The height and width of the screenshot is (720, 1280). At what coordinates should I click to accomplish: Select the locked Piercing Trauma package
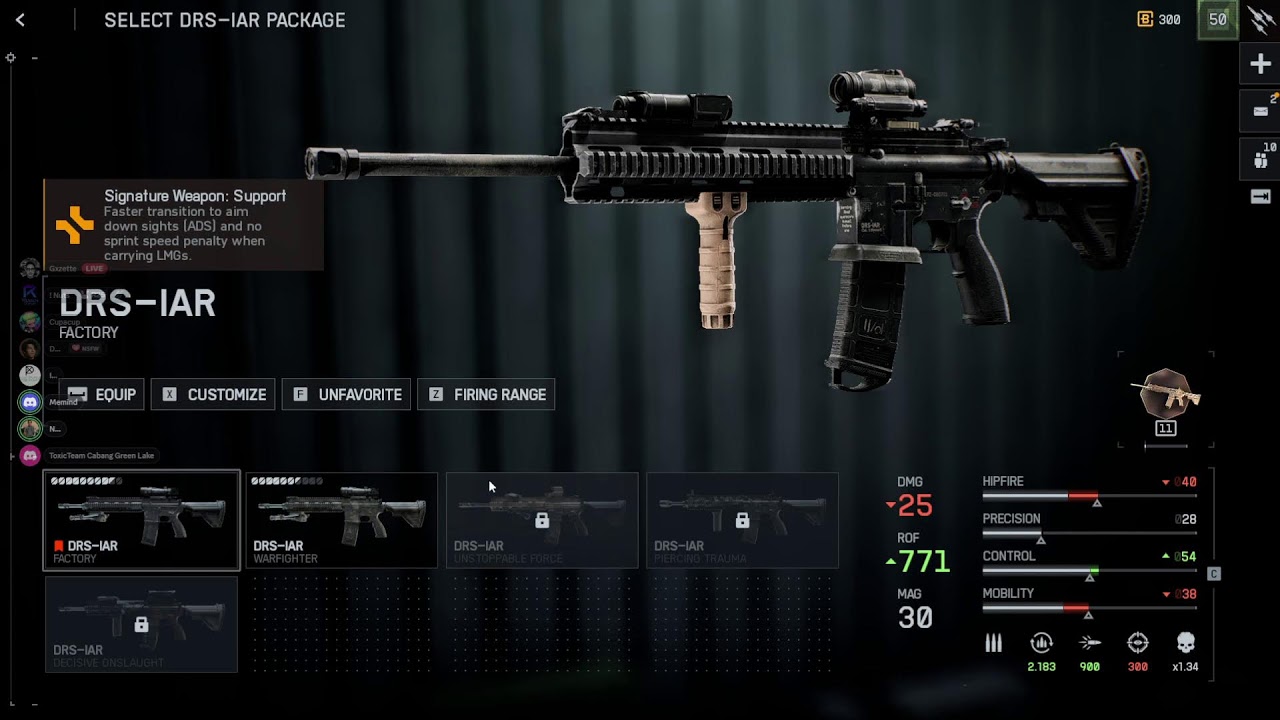pyautogui.click(x=742, y=520)
